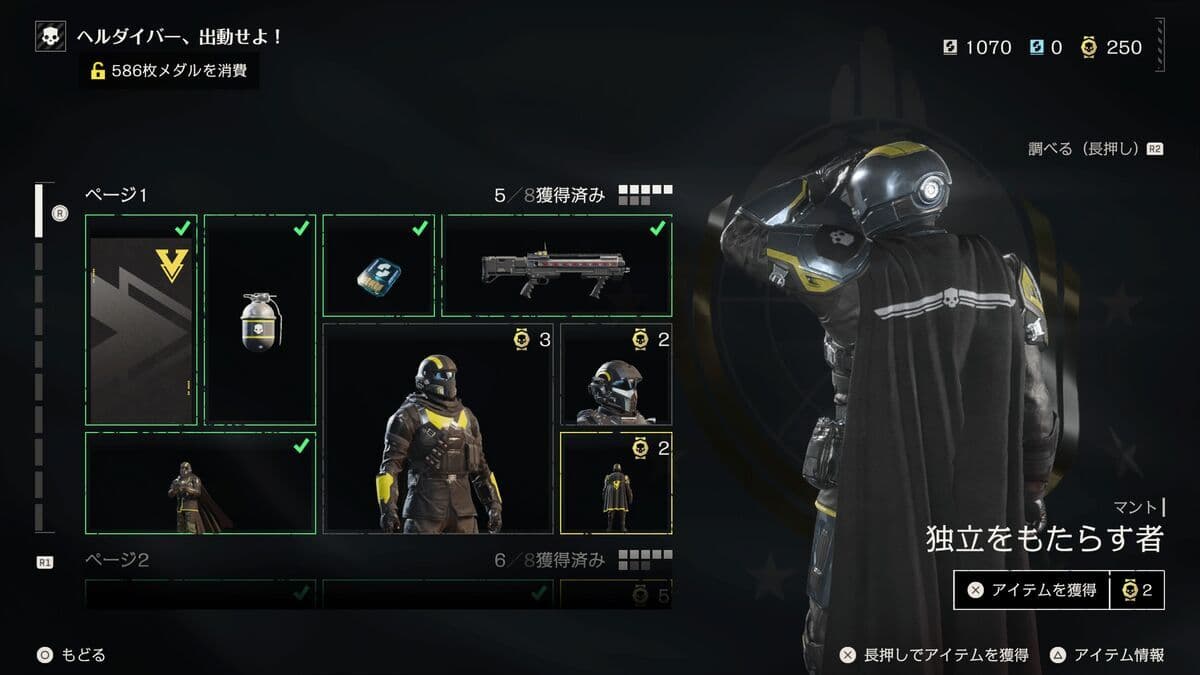Open アイテム情報 item details
The height and width of the screenshot is (675, 1200).
tap(1108, 655)
